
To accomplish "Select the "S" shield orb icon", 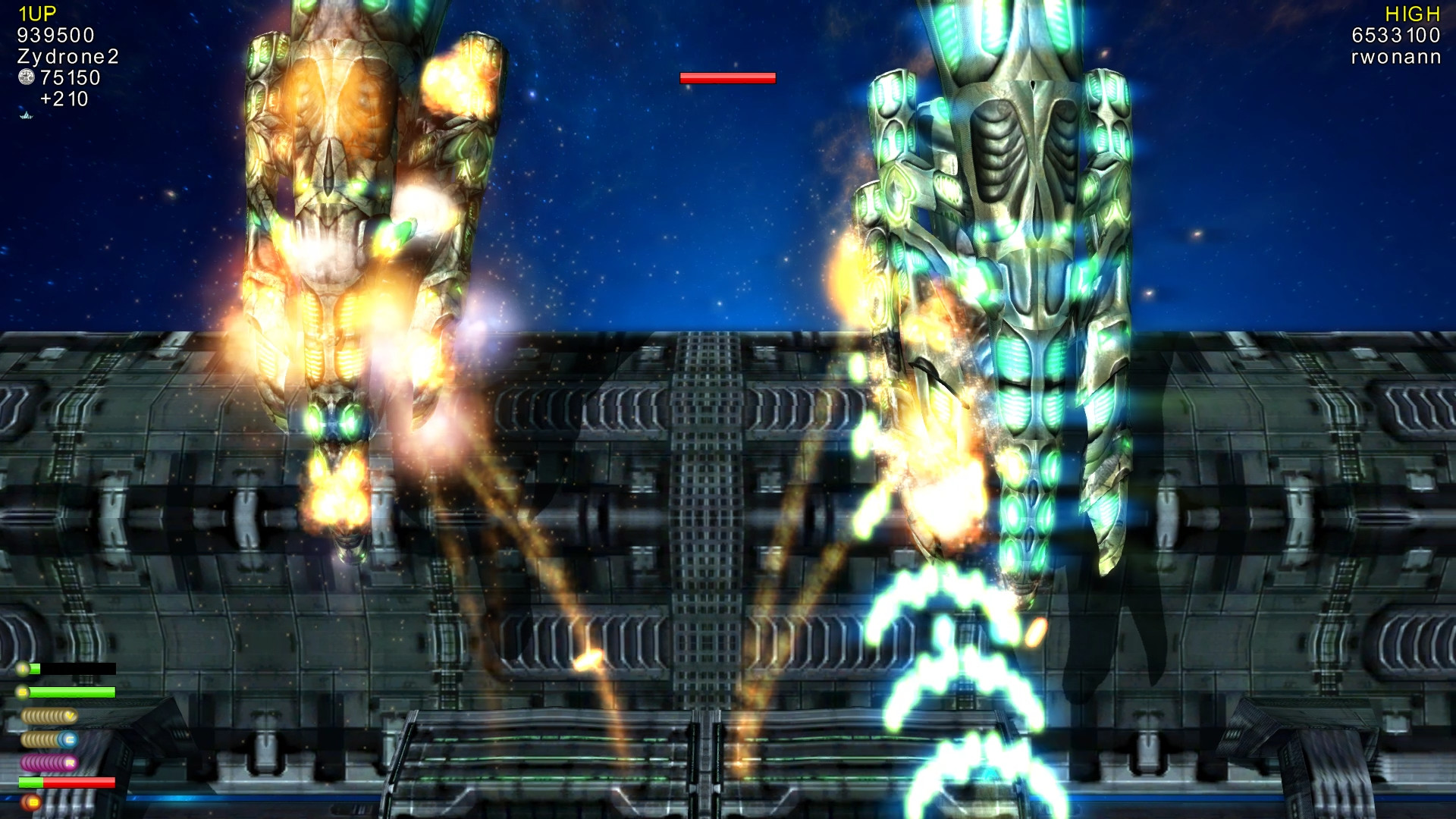I will tap(21, 692).
